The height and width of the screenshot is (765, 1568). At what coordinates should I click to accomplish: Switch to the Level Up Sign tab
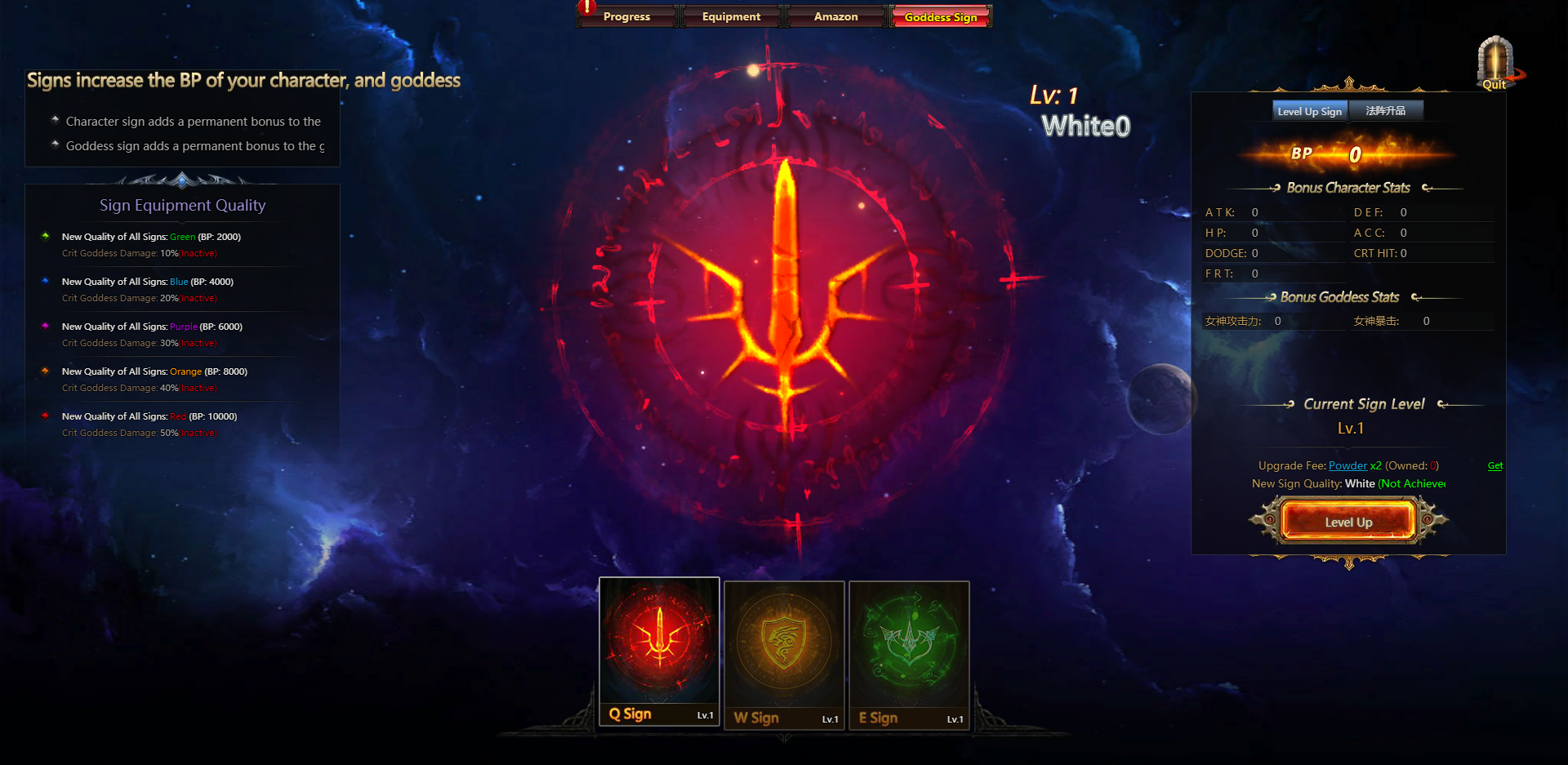click(1309, 111)
